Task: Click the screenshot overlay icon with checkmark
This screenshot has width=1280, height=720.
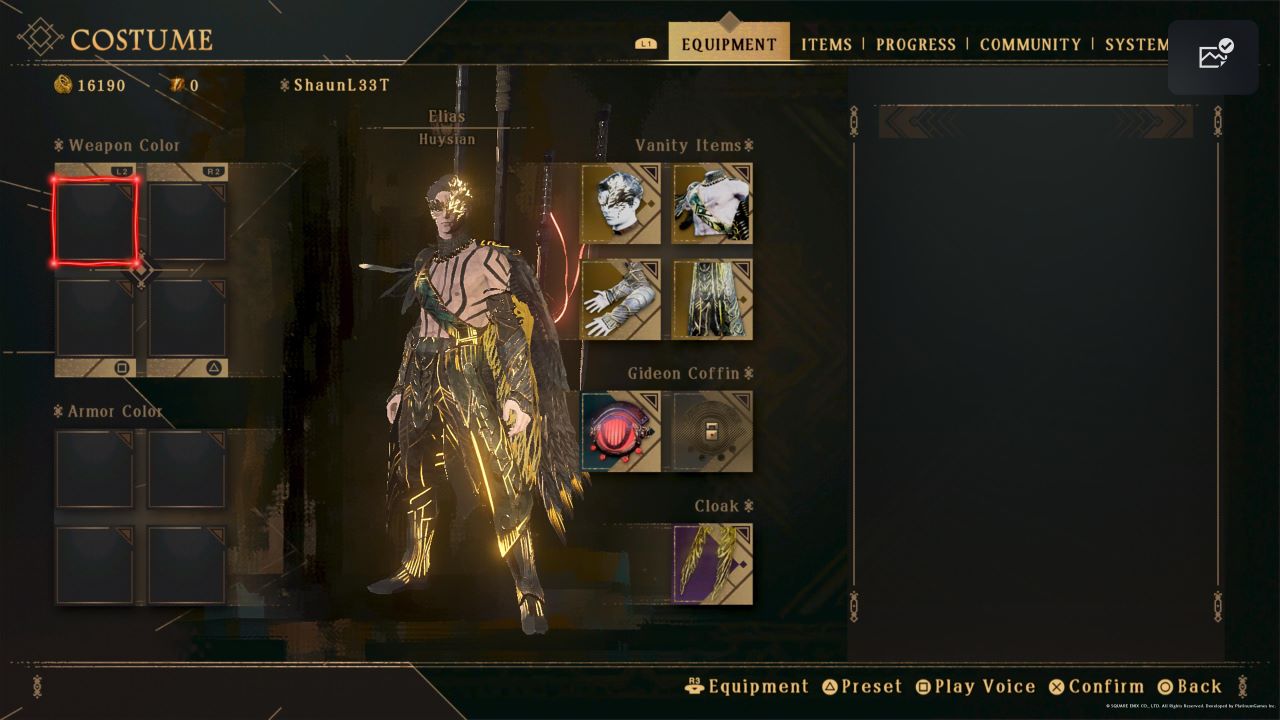Action: 1213,57
